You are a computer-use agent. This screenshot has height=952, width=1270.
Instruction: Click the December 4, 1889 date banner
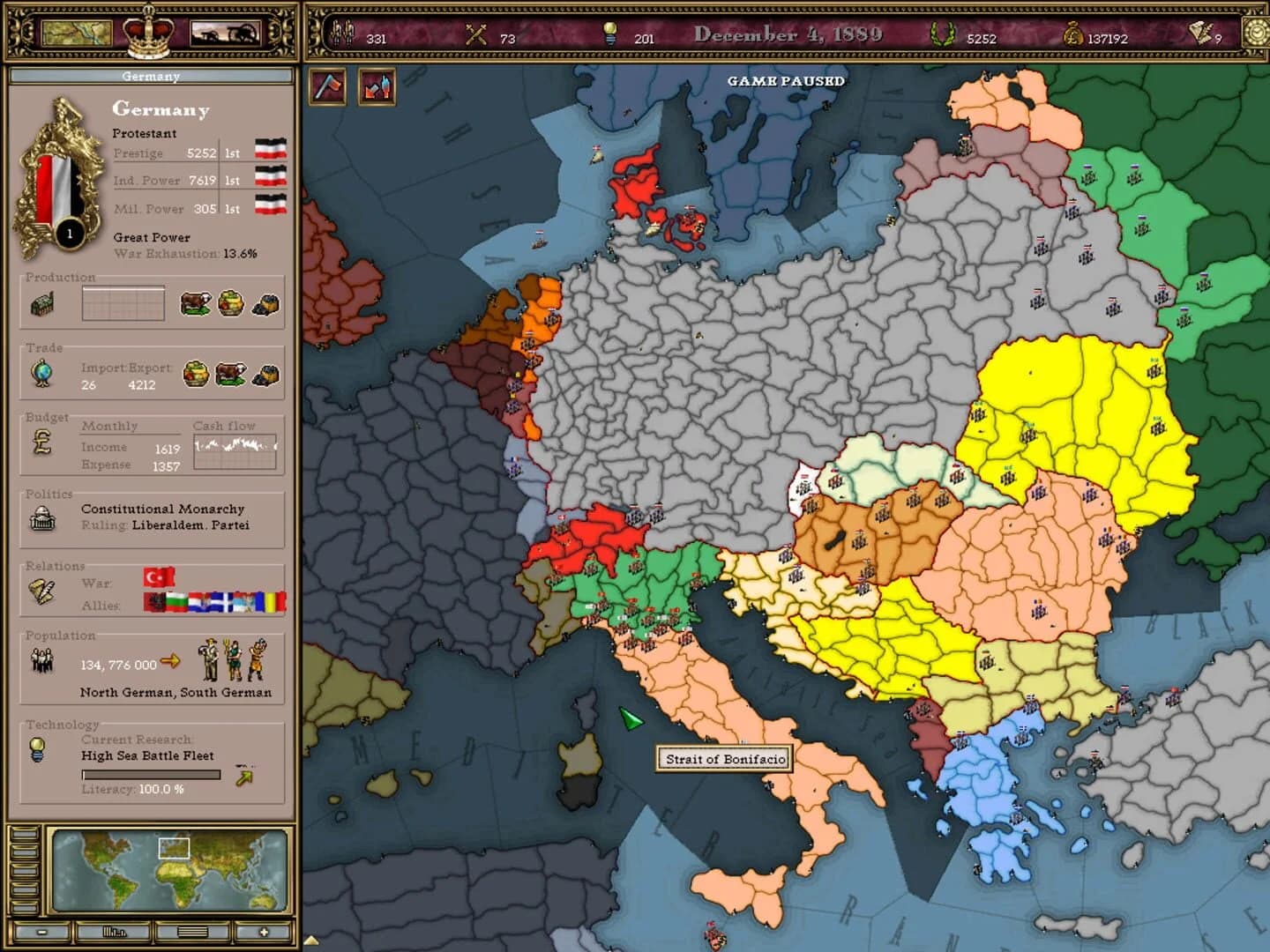tap(789, 33)
